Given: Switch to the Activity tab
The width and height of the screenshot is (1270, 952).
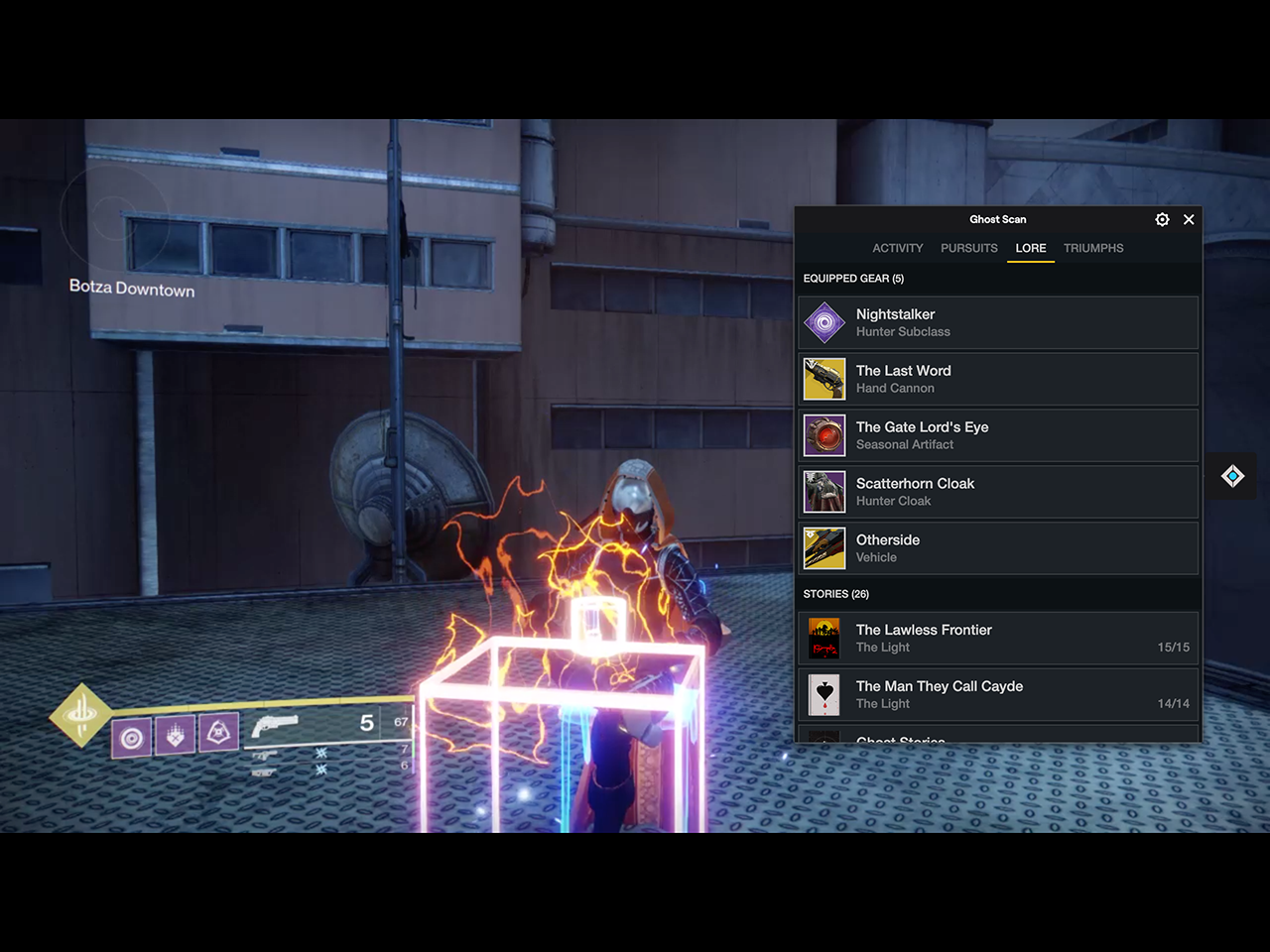Looking at the screenshot, I should point(897,248).
